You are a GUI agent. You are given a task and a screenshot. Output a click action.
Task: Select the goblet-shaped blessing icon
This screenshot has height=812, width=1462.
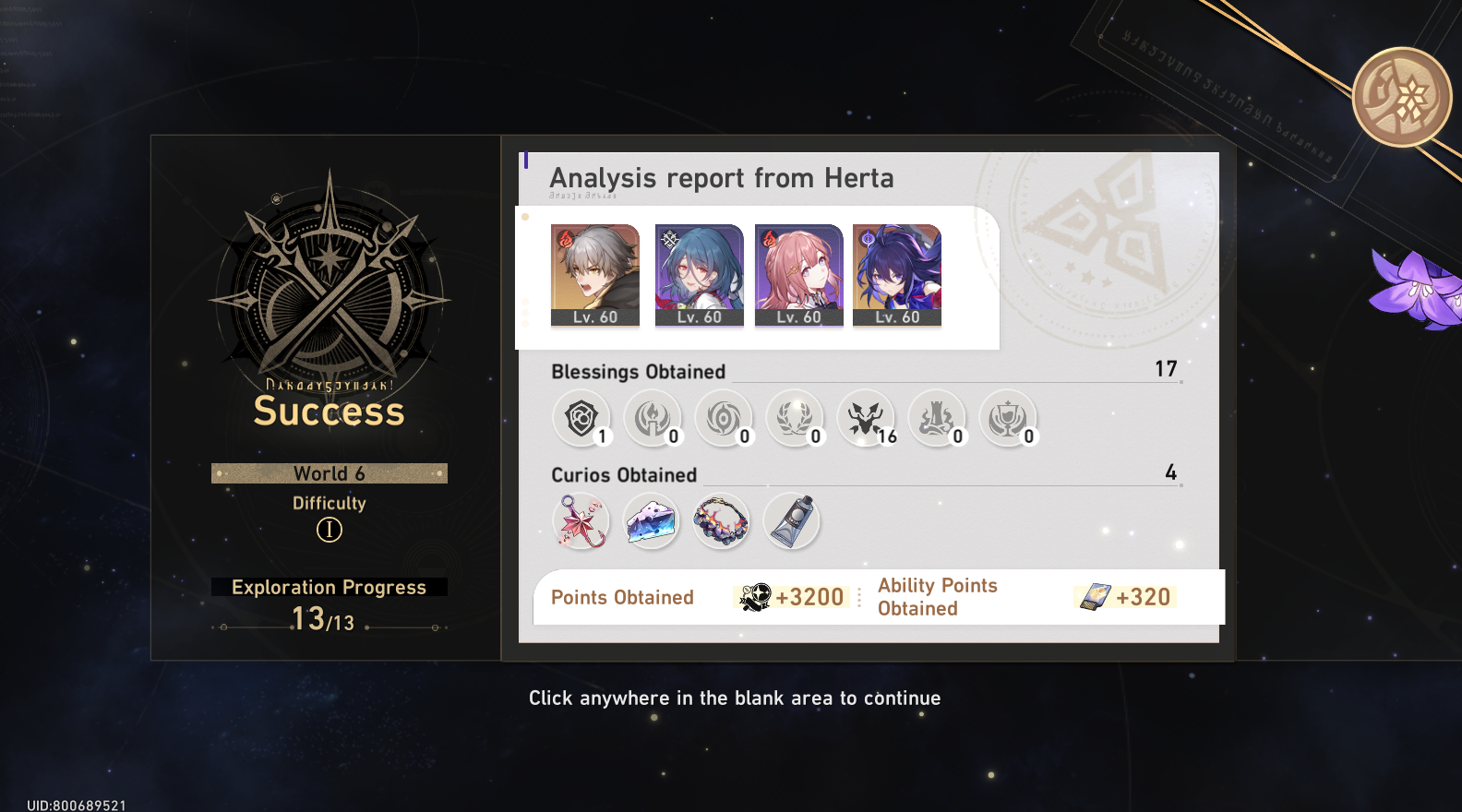1009,419
